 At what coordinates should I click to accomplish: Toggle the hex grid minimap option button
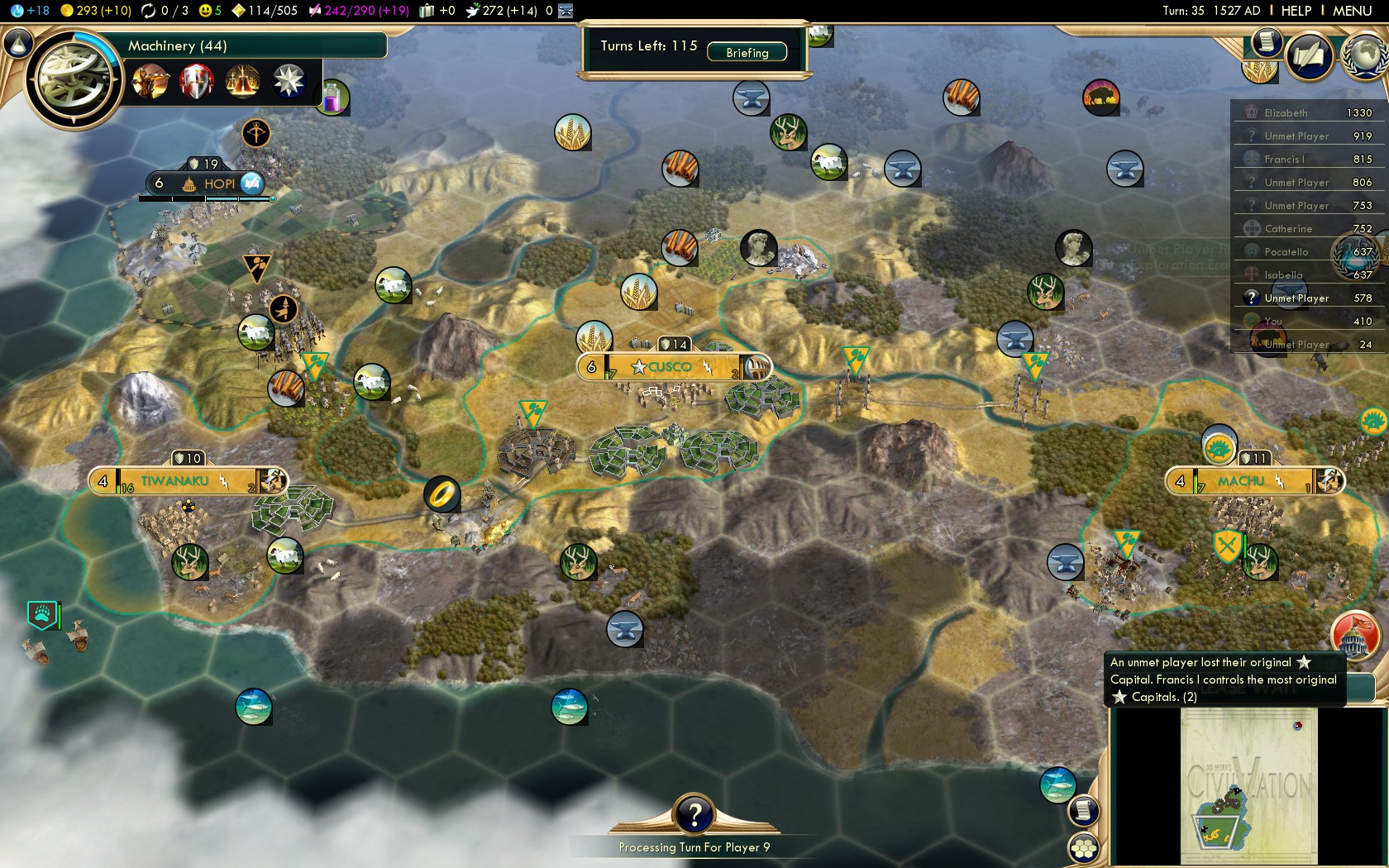1083,847
